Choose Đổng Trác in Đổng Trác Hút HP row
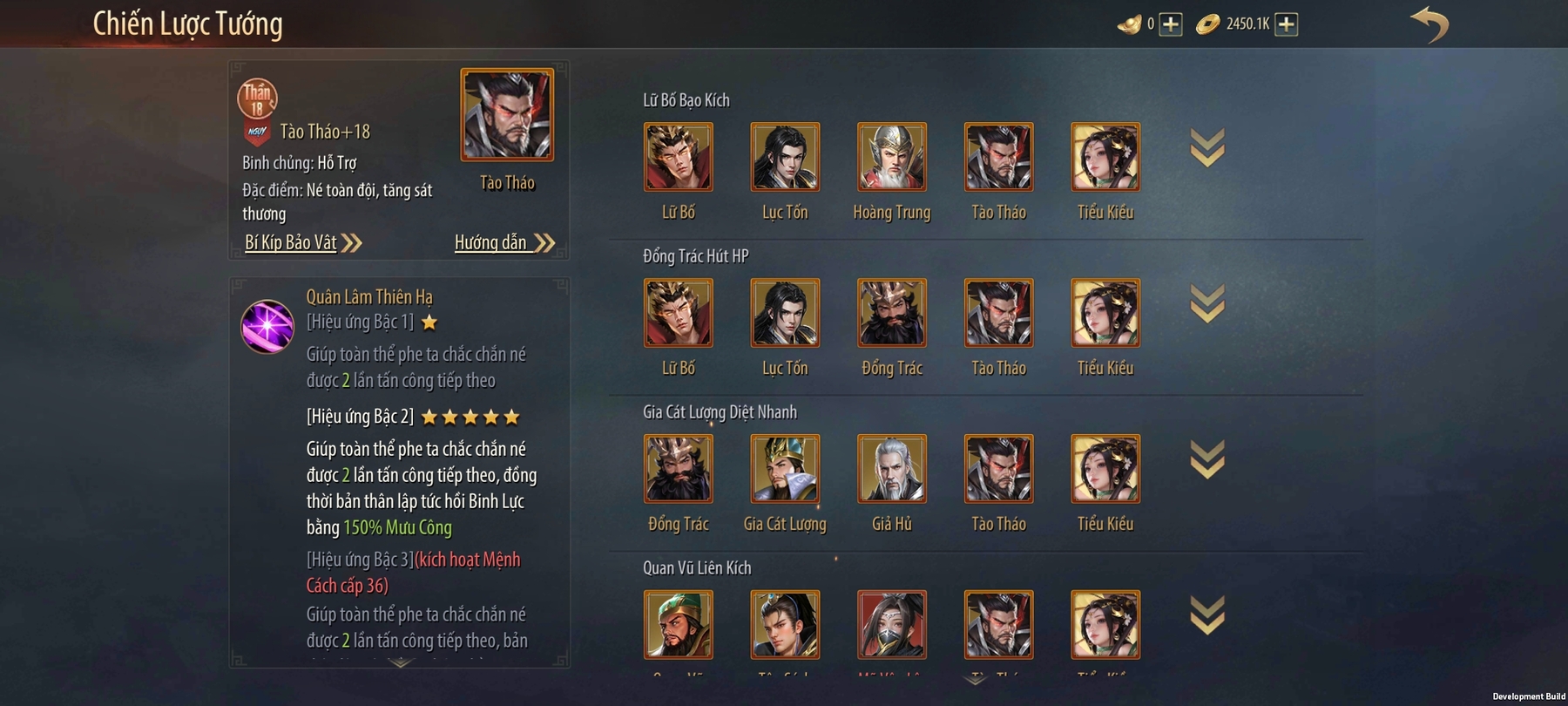This screenshot has height=706, width=1568. [891, 313]
